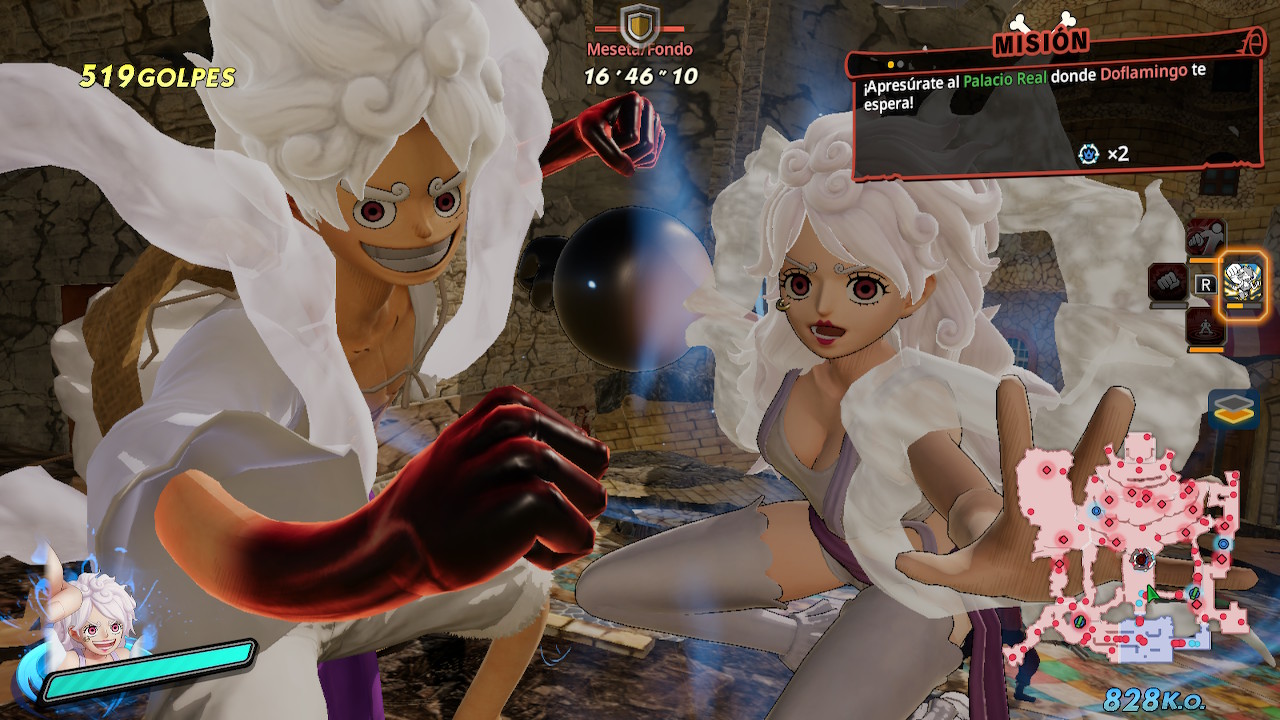Select the Meseta Fondo shield icon
The image size is (1280, 720).
(639, 22)
